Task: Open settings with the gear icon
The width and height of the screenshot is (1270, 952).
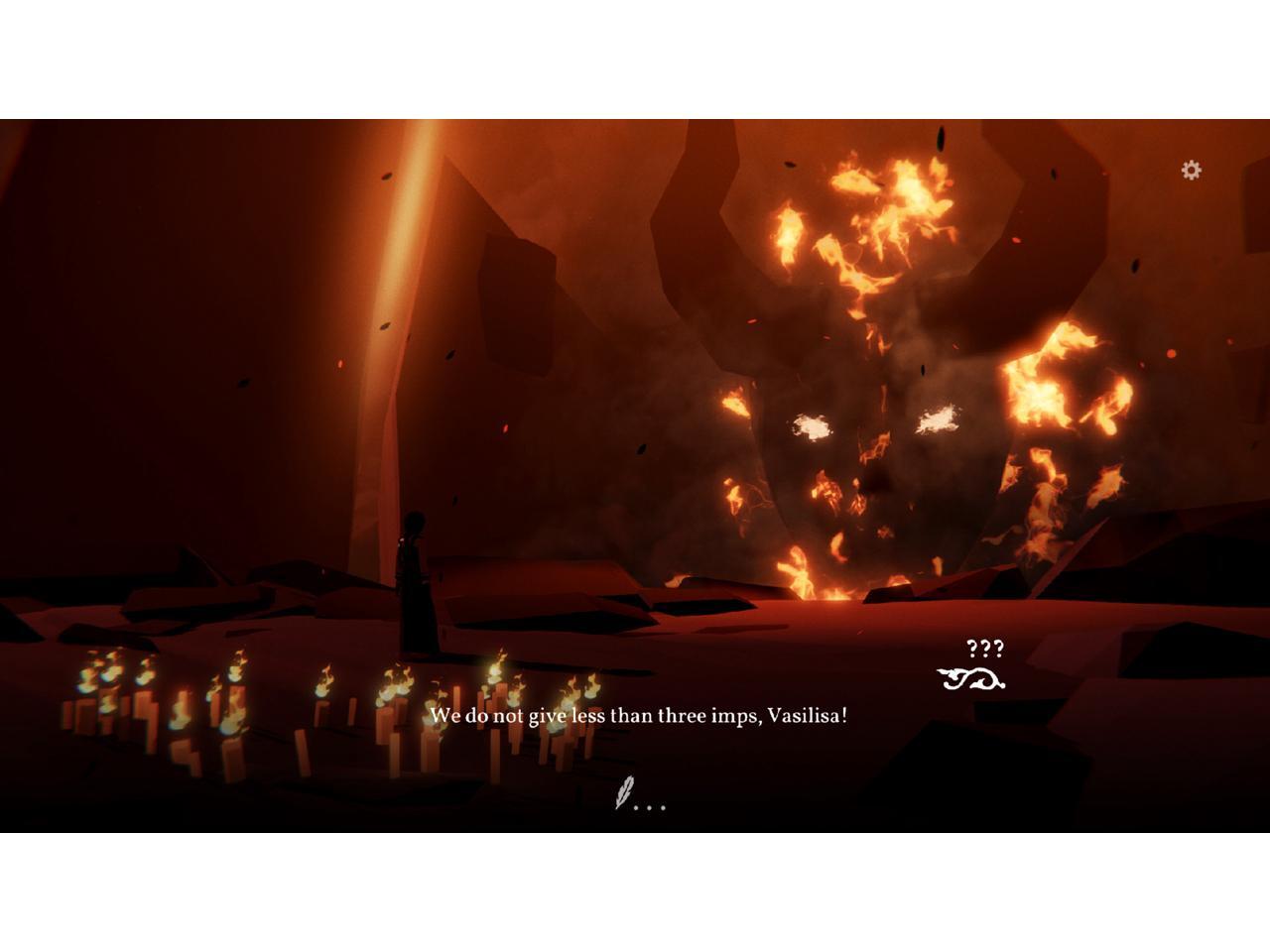Action: pos(1191,171)
